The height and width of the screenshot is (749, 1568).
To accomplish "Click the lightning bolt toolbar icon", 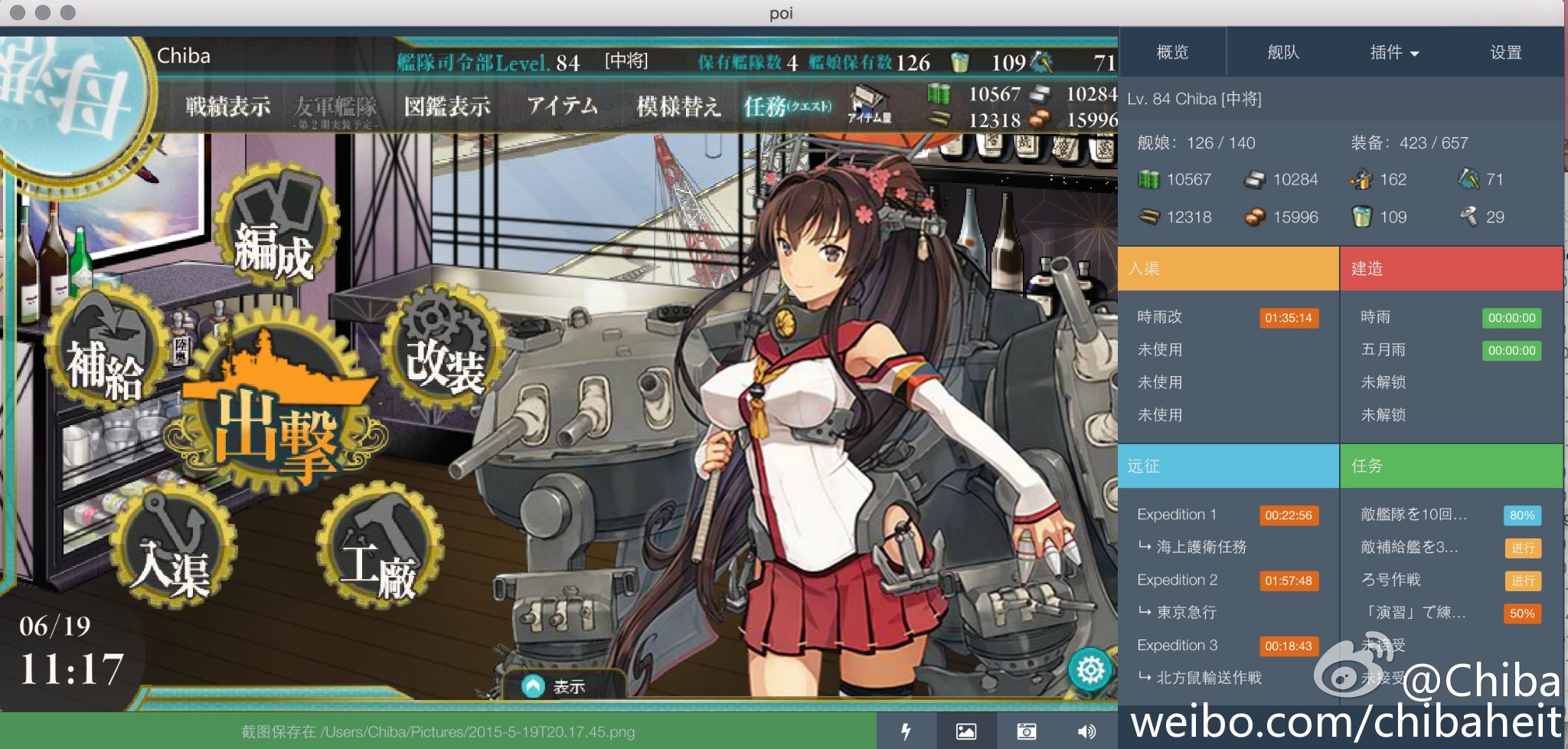I will pos(906,731).
